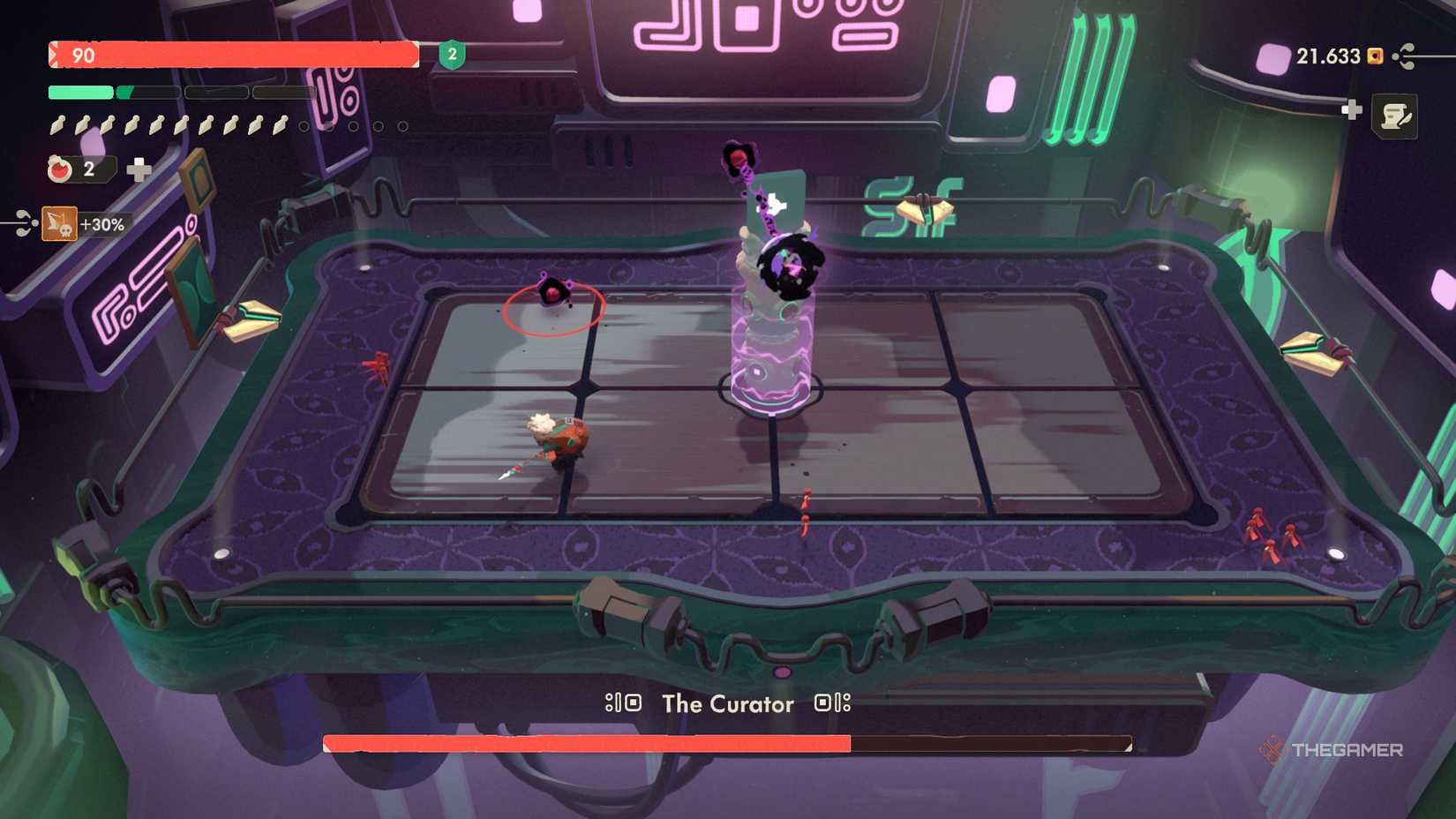
Task: Open the scroll and quill quest log icon
Action: coord(1394,116)
